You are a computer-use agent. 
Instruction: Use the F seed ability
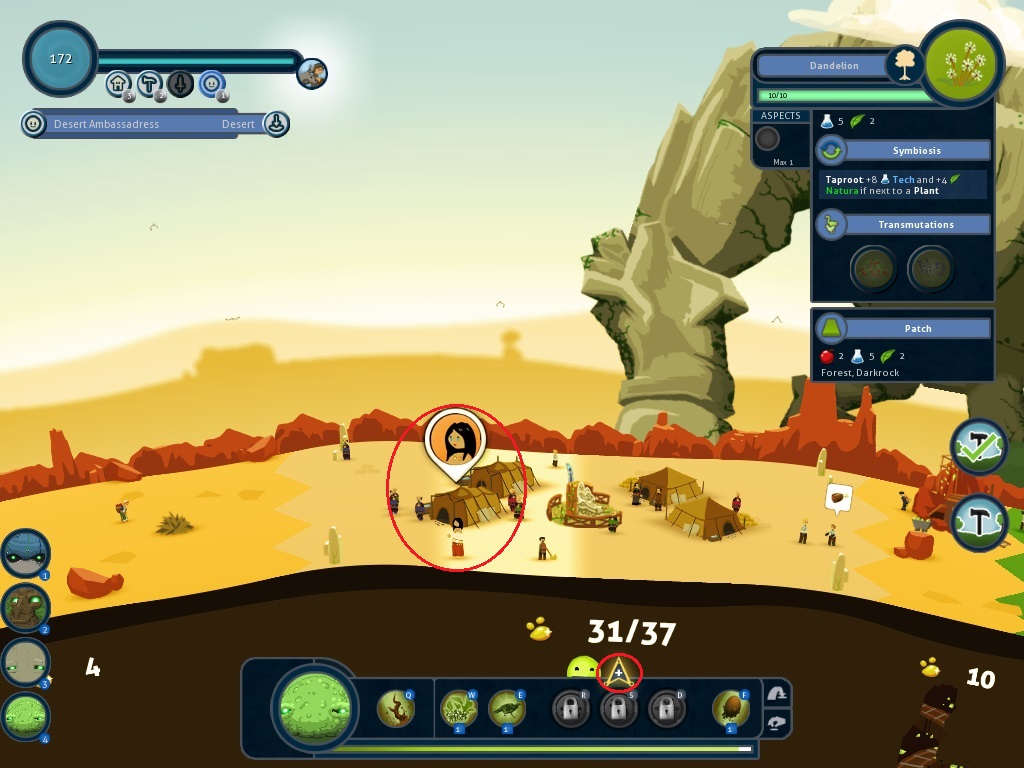731,709
